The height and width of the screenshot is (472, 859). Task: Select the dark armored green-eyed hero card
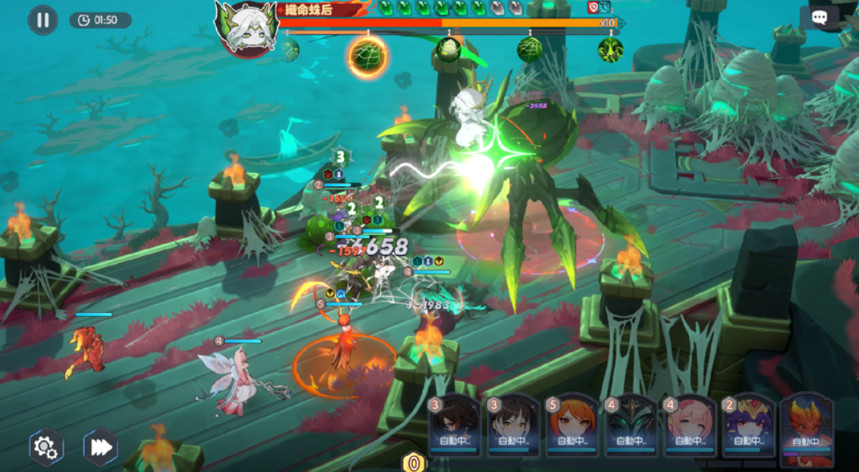630,426
